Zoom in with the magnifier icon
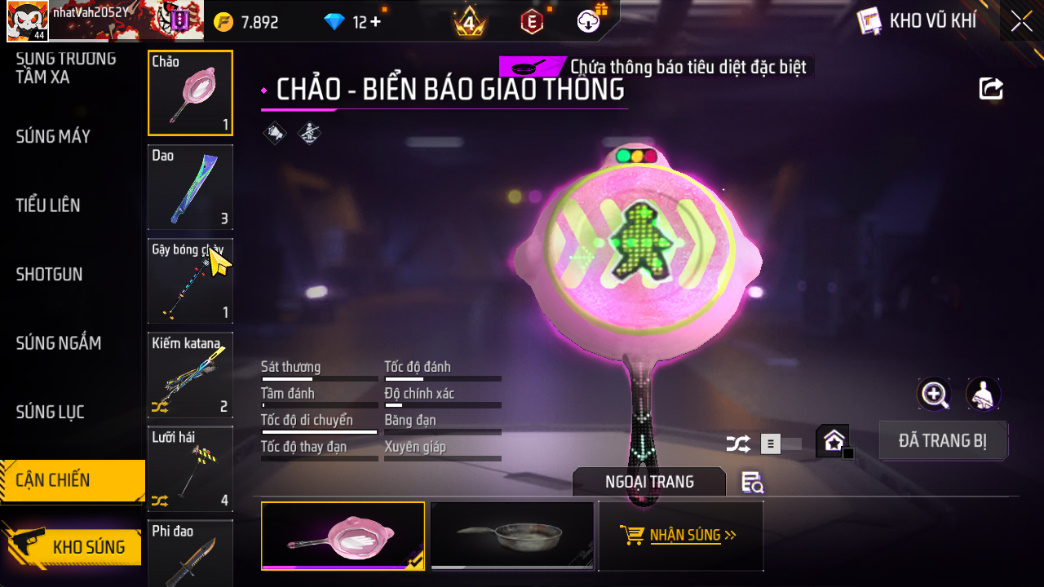Viewport: 1044px width, 587px height. click(x=934, y=395)
